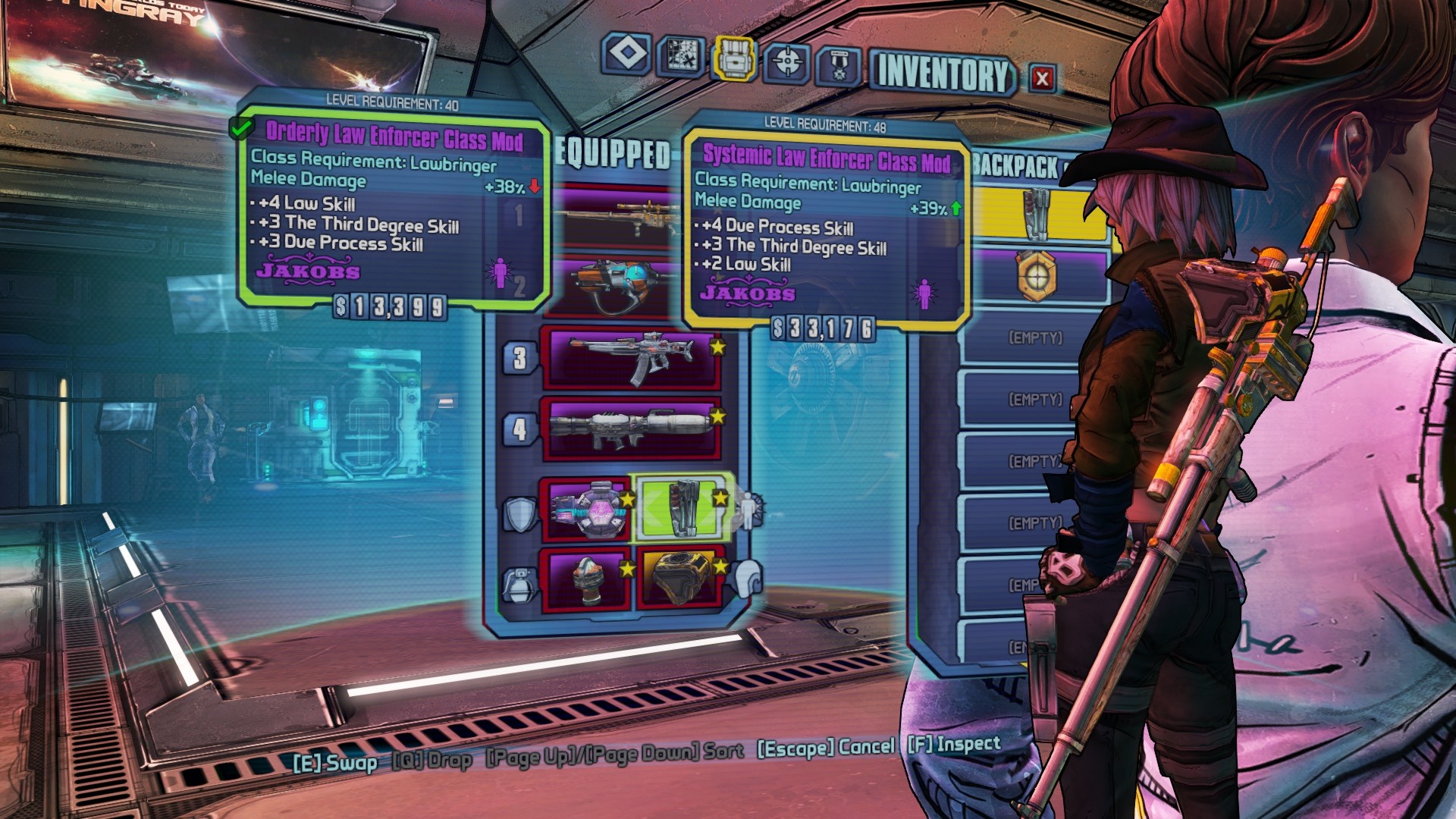Image resolution: width=1456 pixels, height=819 pixels.
Task: Select the backpack Inventory tab
Action: click(x=733, y=58)
